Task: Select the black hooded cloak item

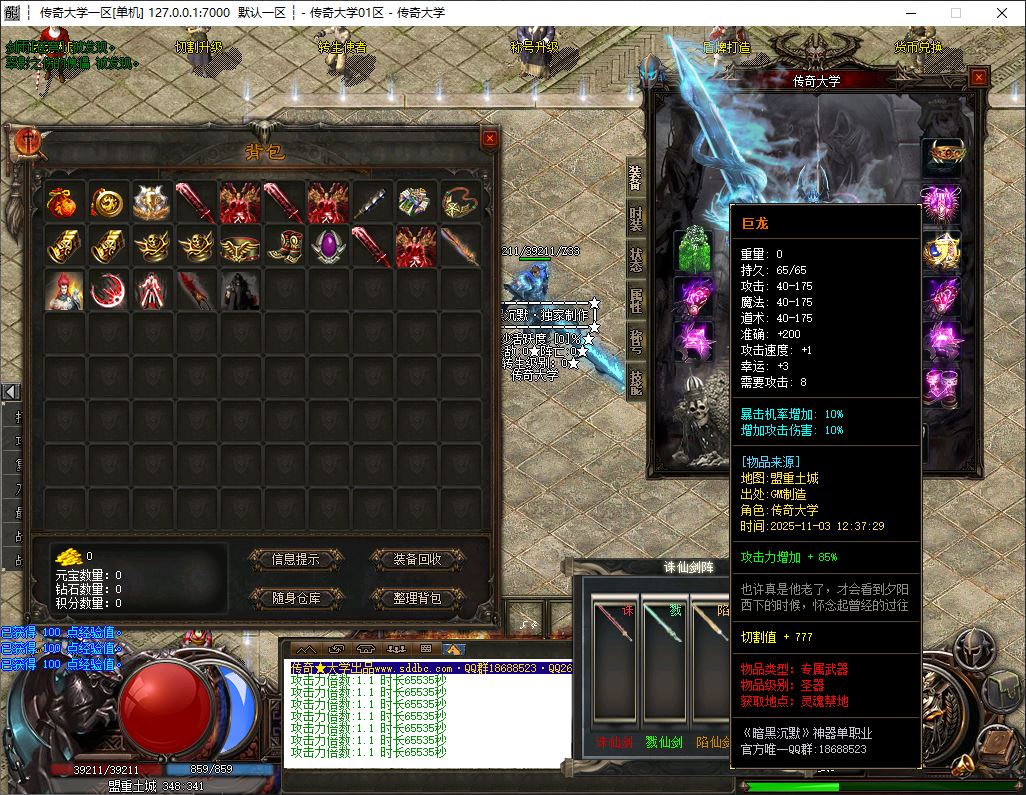Action: click(x=241, y=289)
